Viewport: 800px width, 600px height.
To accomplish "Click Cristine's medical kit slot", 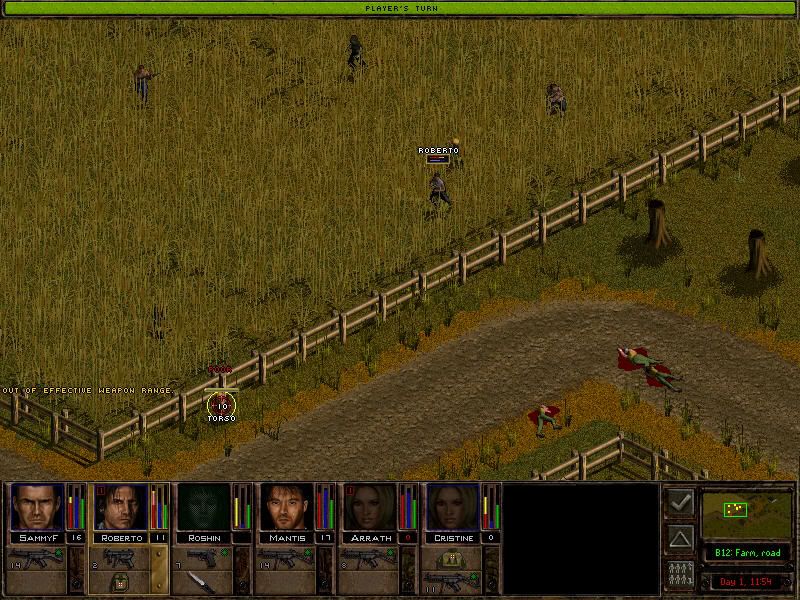I will click(x=451, y=557).
